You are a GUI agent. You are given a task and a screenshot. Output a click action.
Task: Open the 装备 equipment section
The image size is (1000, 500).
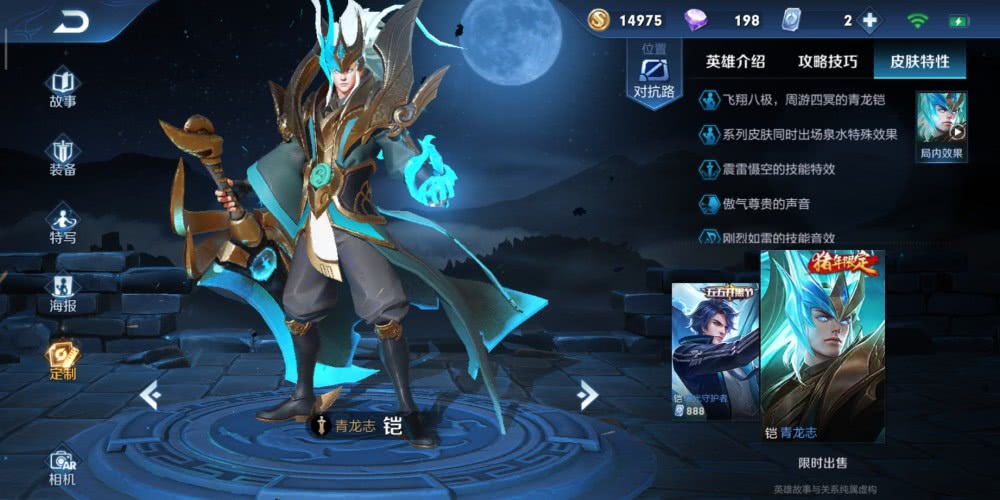(63, 157)
